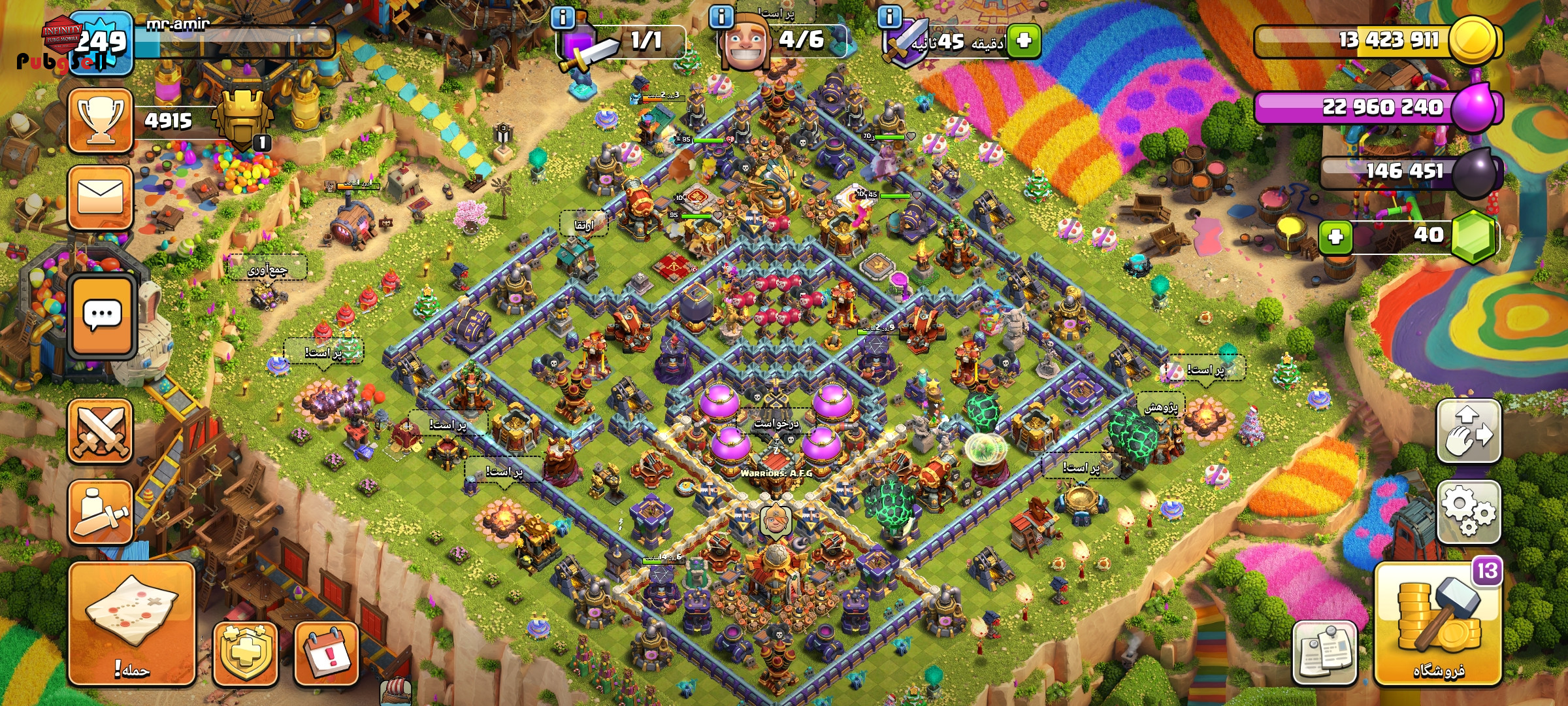Open the Settings gears button
Viewport: 1568px width, 706px height.
tap(1468, 512)
